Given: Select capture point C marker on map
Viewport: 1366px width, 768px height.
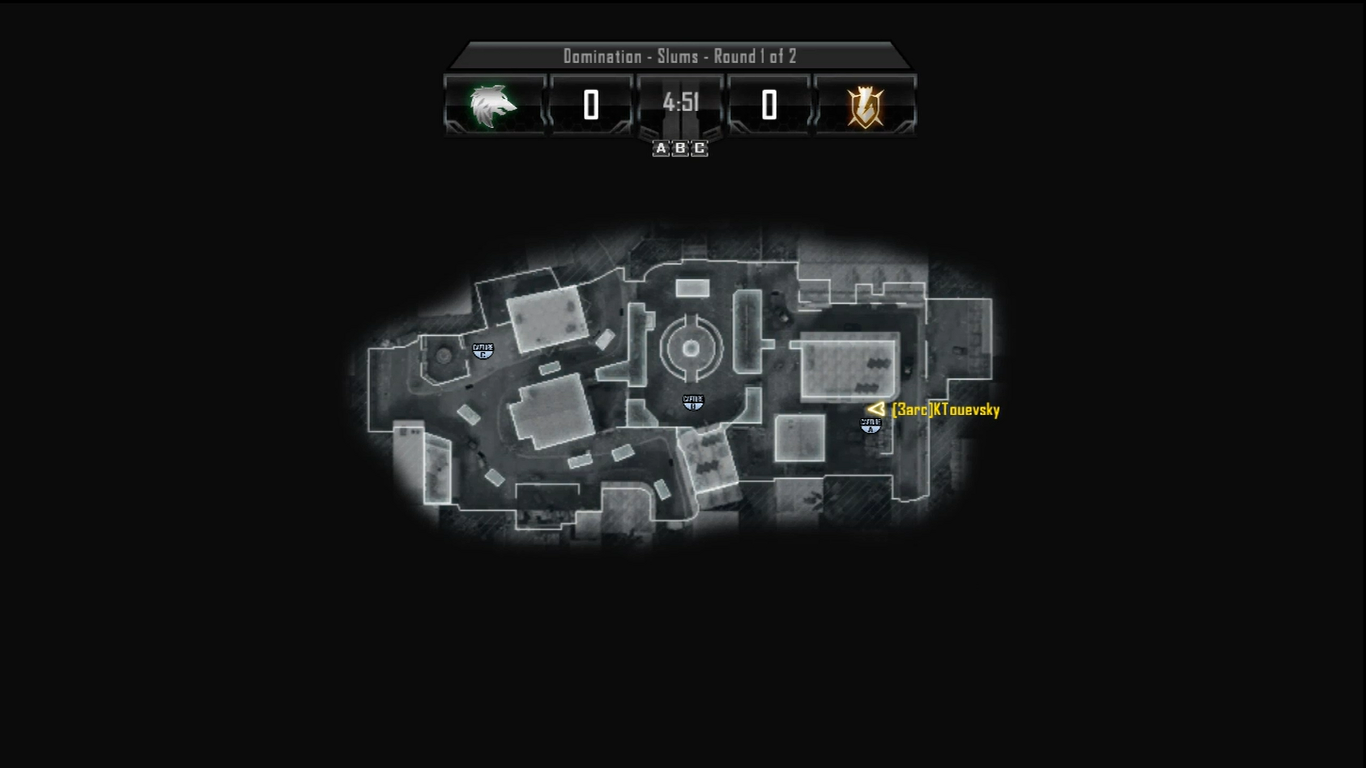Looking at the screenshot, I should tap(483, 350).
